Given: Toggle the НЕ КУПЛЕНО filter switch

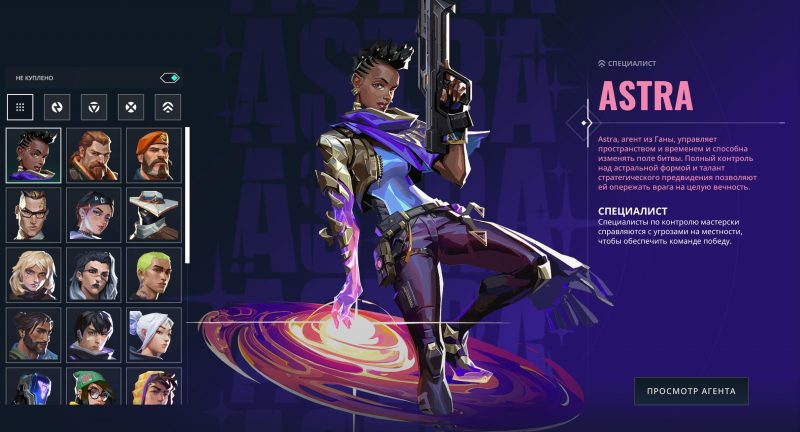Looking at the screenshot, I should click(169, 77).
